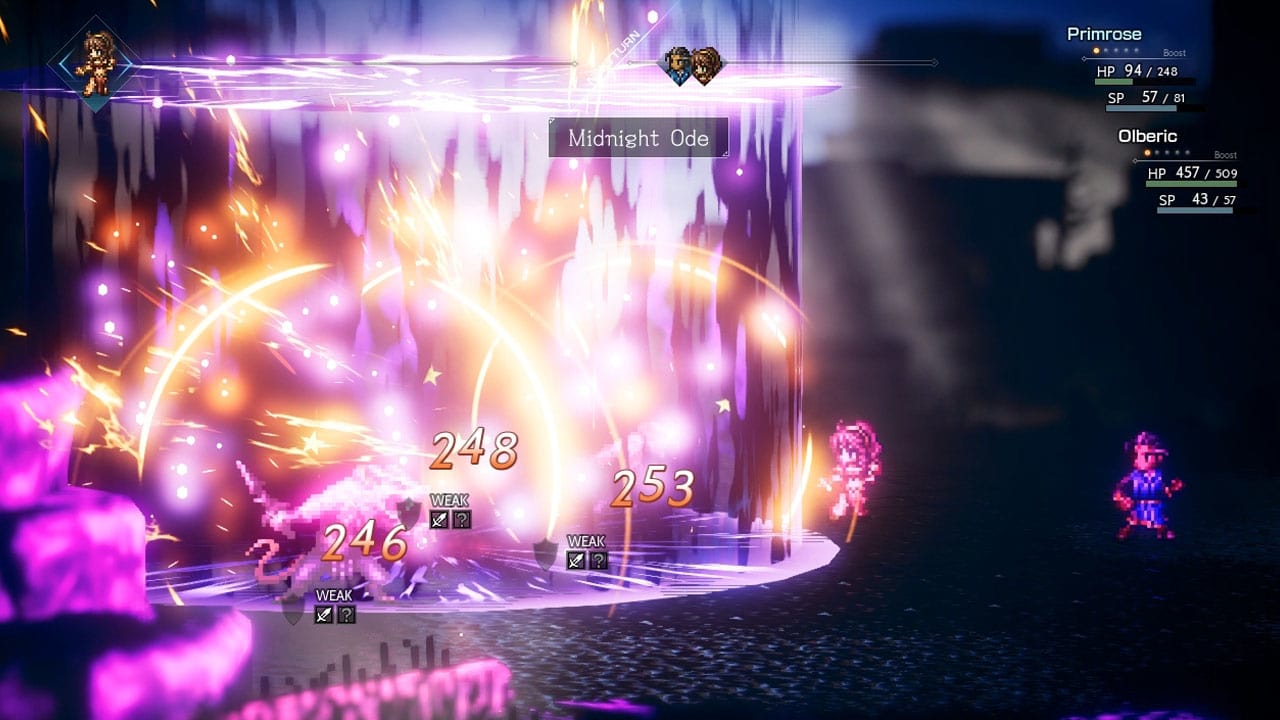Viewport: 1280px width, 720px height.
Task: Toggle Primrose's first boost point dot
Action: [x=1096, y=50]
